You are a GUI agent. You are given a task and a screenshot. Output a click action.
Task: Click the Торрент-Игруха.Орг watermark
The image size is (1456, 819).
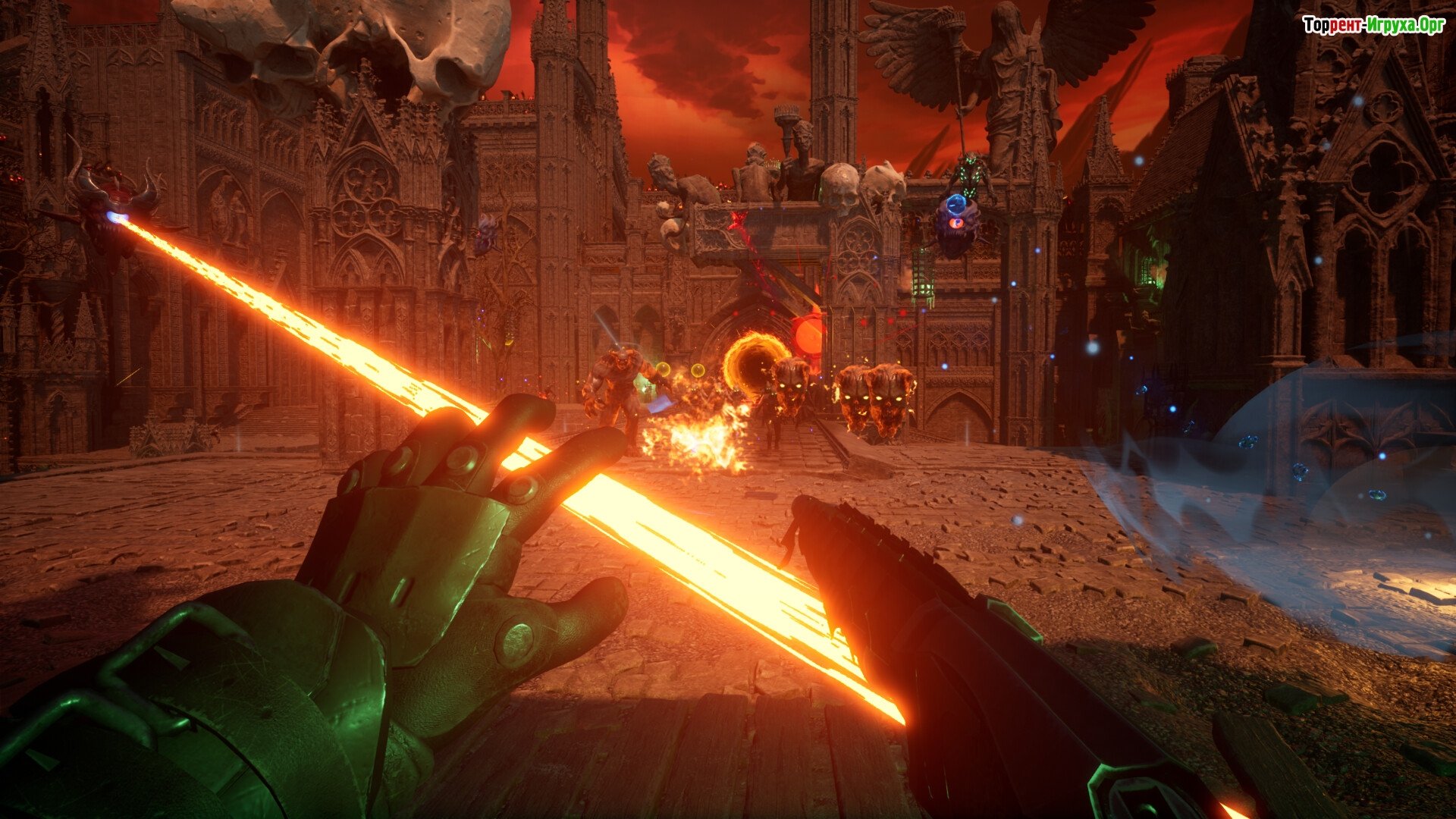pyautogui.click(x=1373, y=26)
